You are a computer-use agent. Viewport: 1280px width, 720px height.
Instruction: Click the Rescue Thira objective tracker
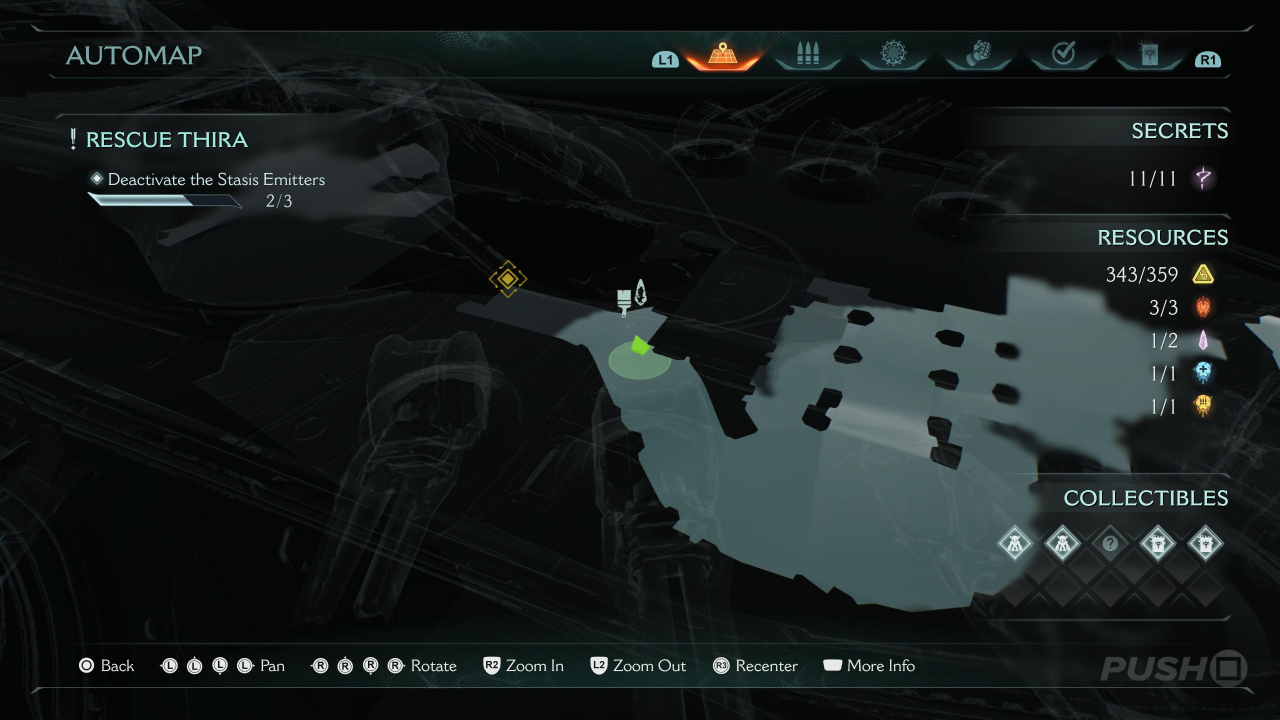(167, 140)
